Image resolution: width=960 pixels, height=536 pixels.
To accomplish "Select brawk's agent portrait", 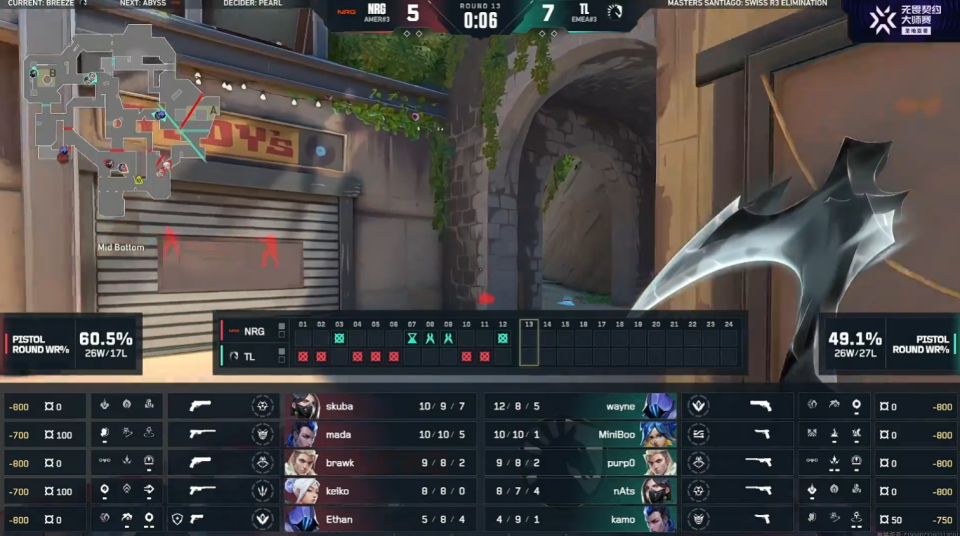I will click(304, 463).
